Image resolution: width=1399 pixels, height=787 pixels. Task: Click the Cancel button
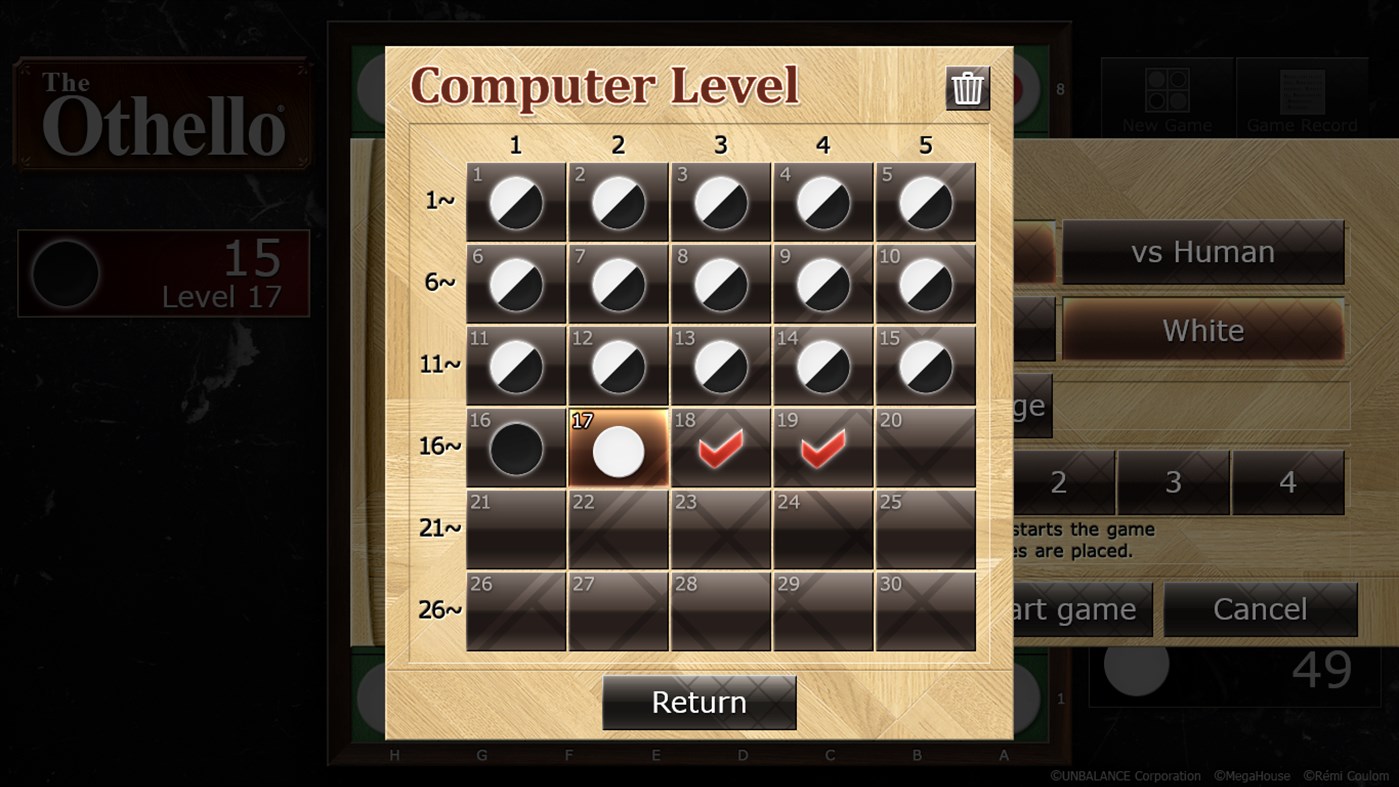1261,609
